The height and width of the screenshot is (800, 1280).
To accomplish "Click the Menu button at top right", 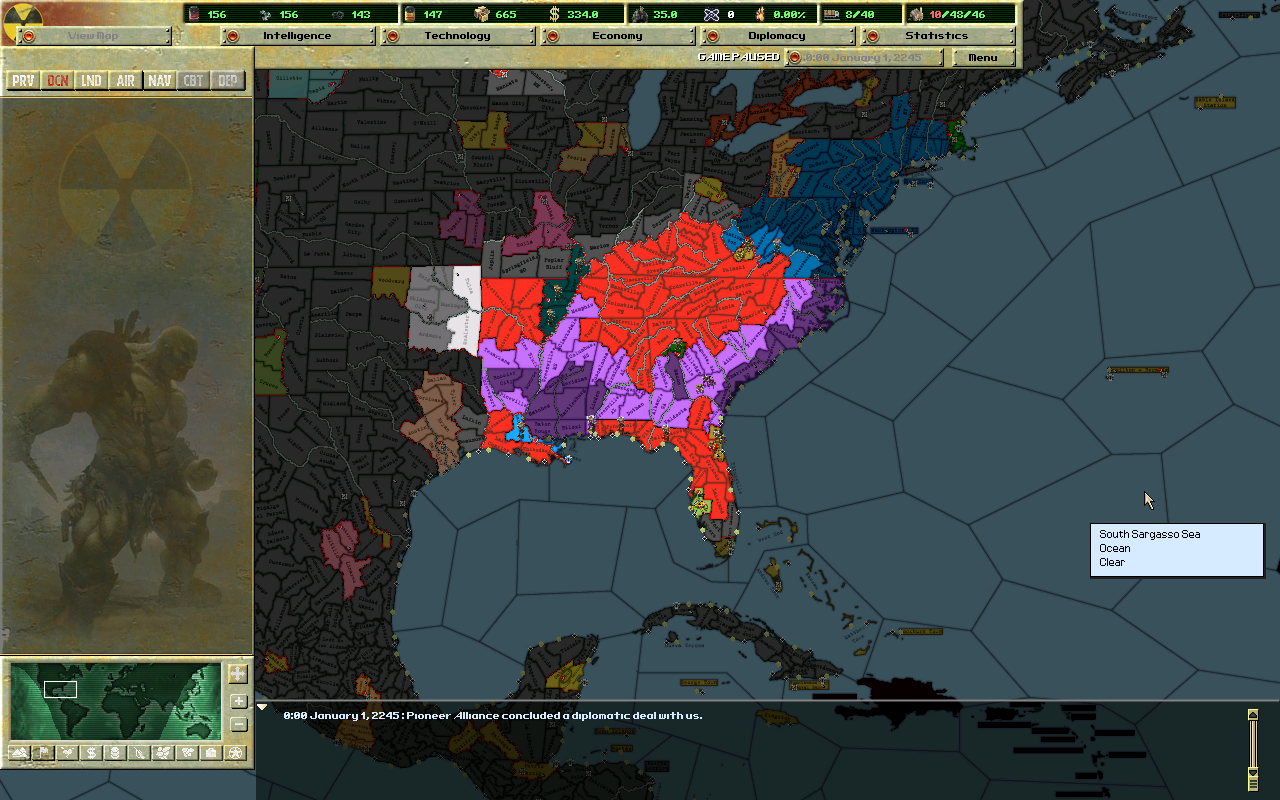I will (x=983, y=57).
